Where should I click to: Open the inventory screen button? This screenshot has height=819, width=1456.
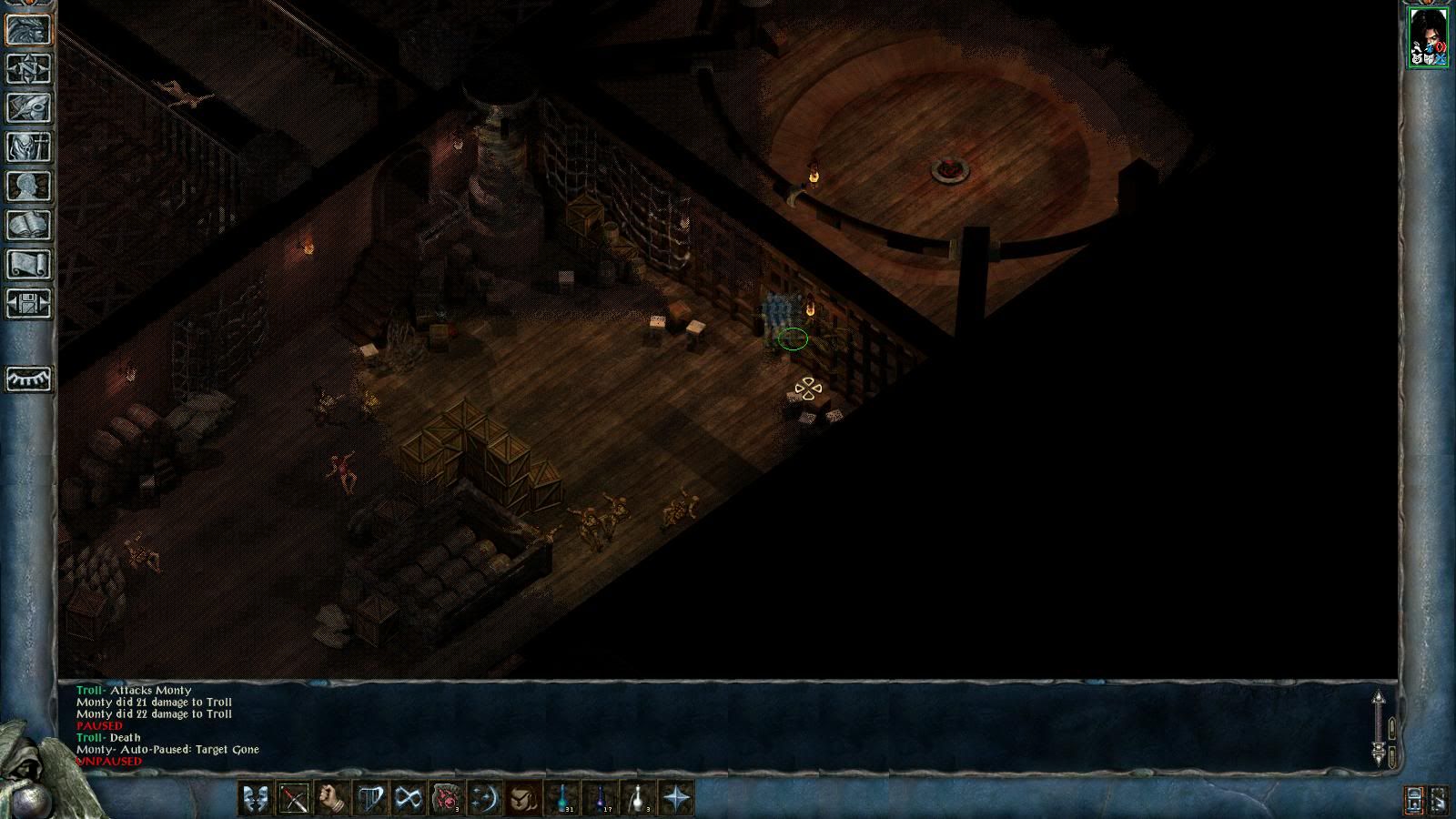coord(28,147)
